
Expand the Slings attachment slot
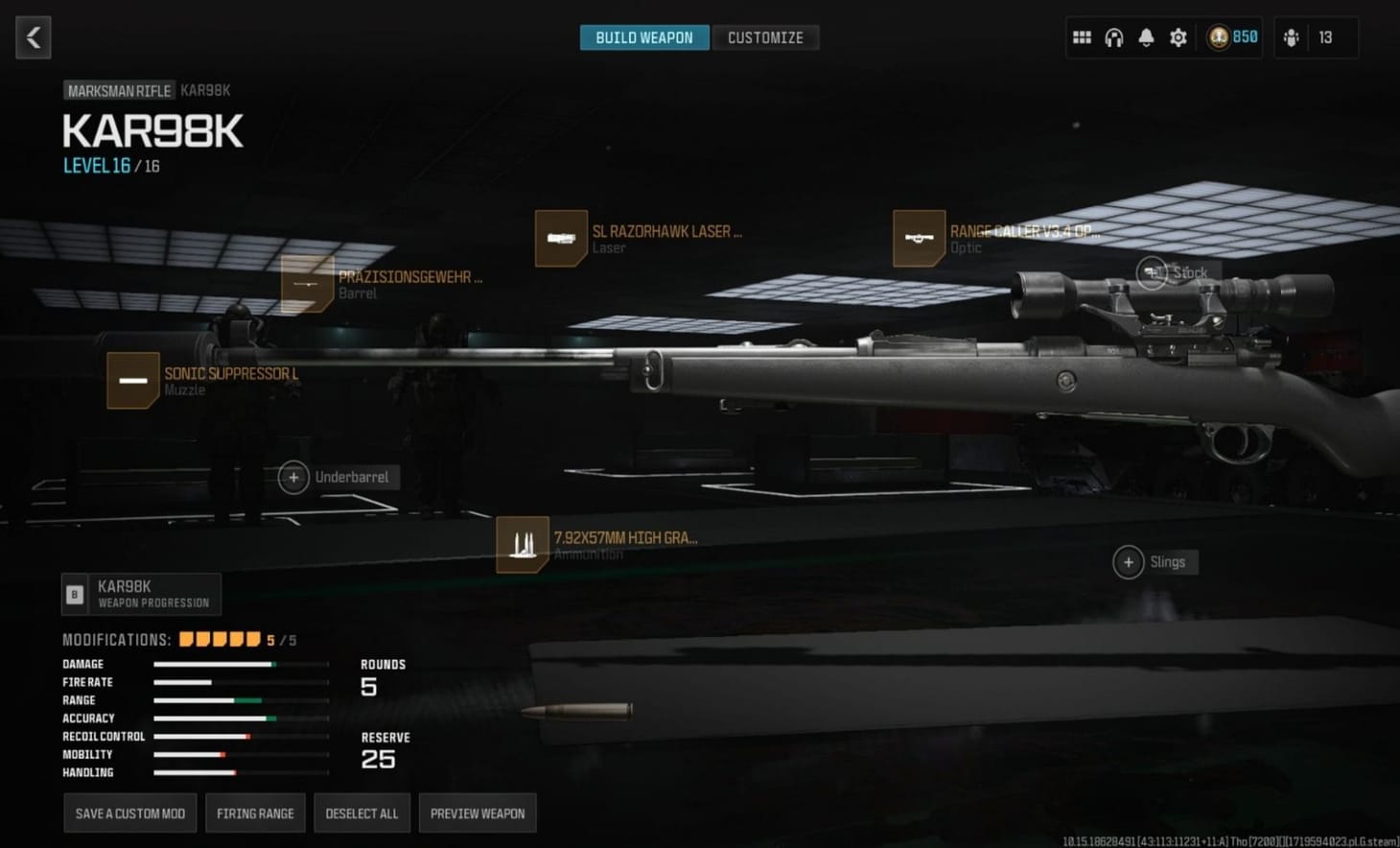coord(1128,562)
